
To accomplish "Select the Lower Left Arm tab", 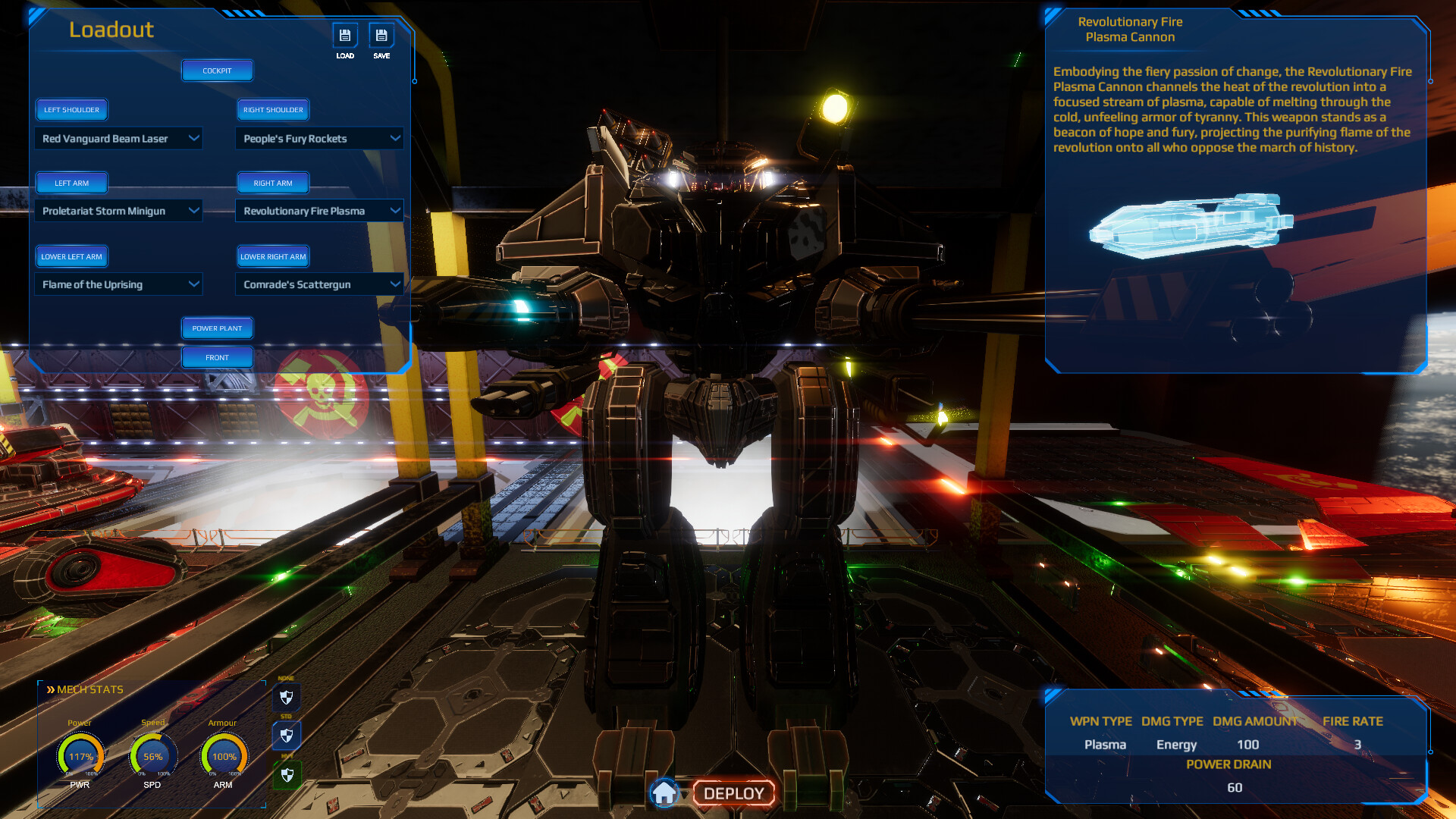I will [71, 256].
